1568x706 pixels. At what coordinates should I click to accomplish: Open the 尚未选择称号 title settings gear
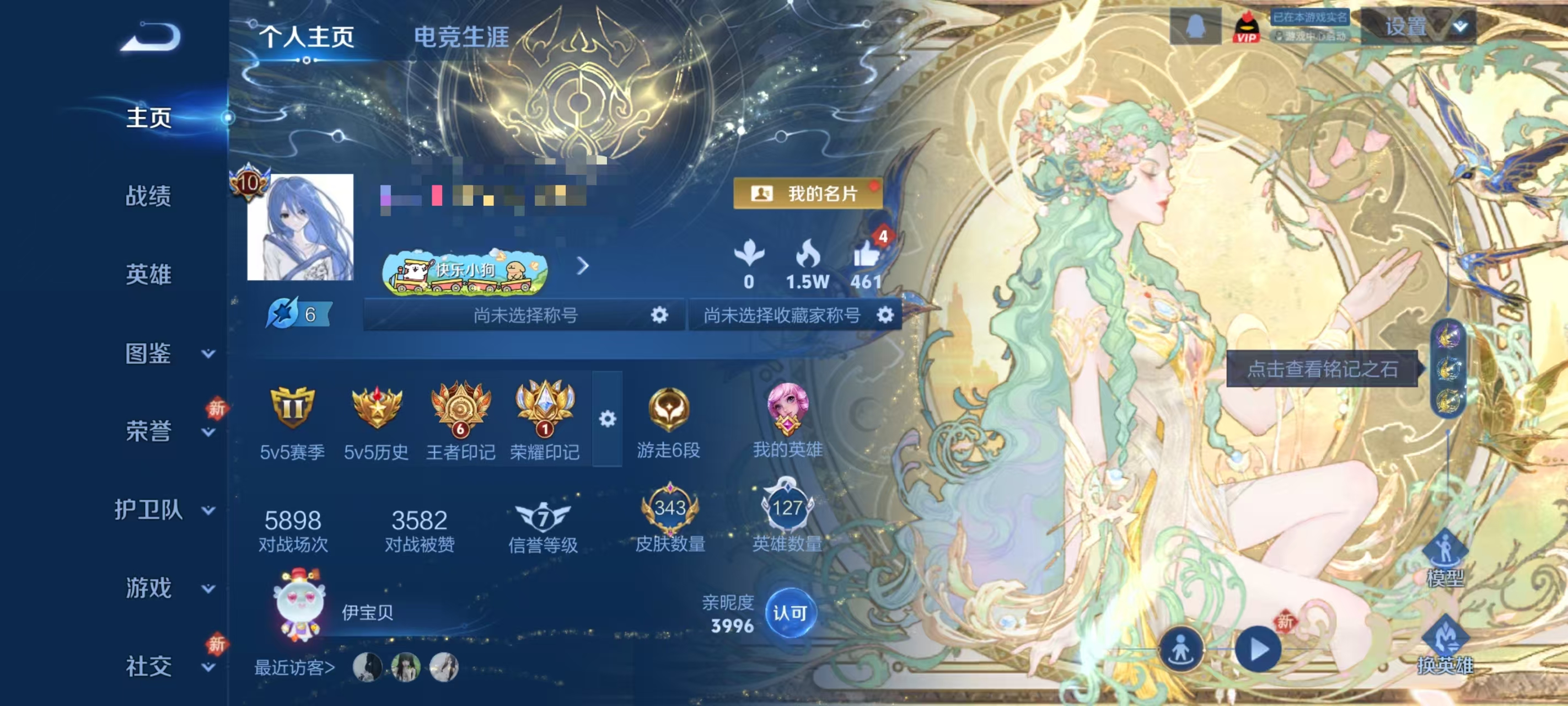660,315
